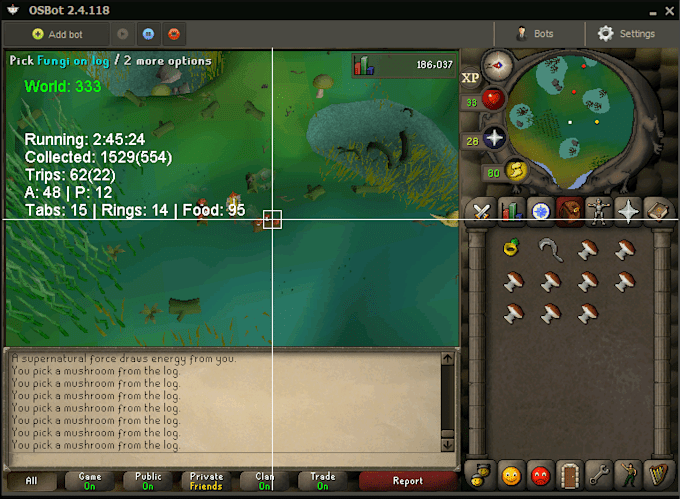Click the run energy boot orb

(x=516, y=171)
